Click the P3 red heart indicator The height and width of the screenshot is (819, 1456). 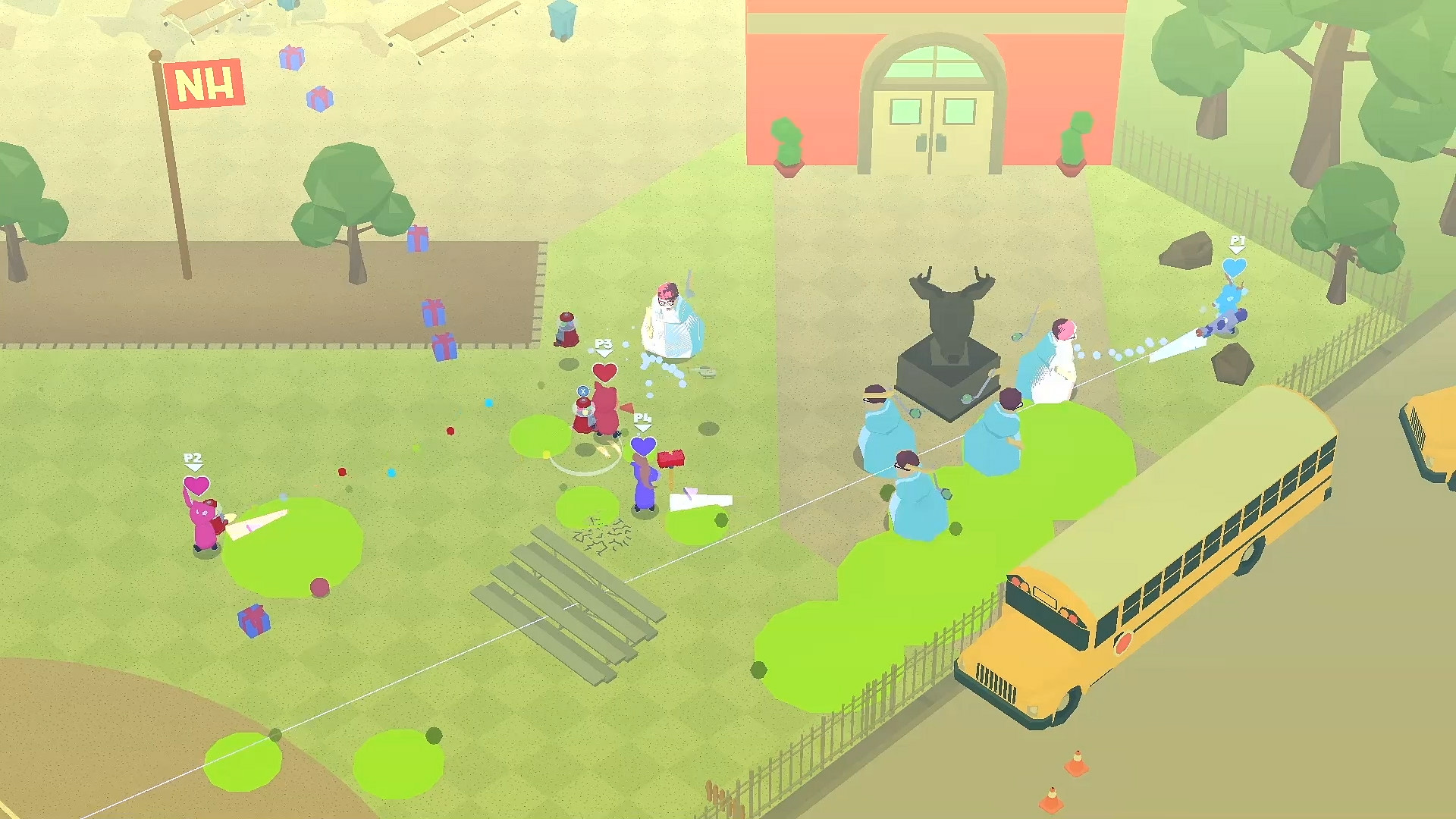(604, 373)
